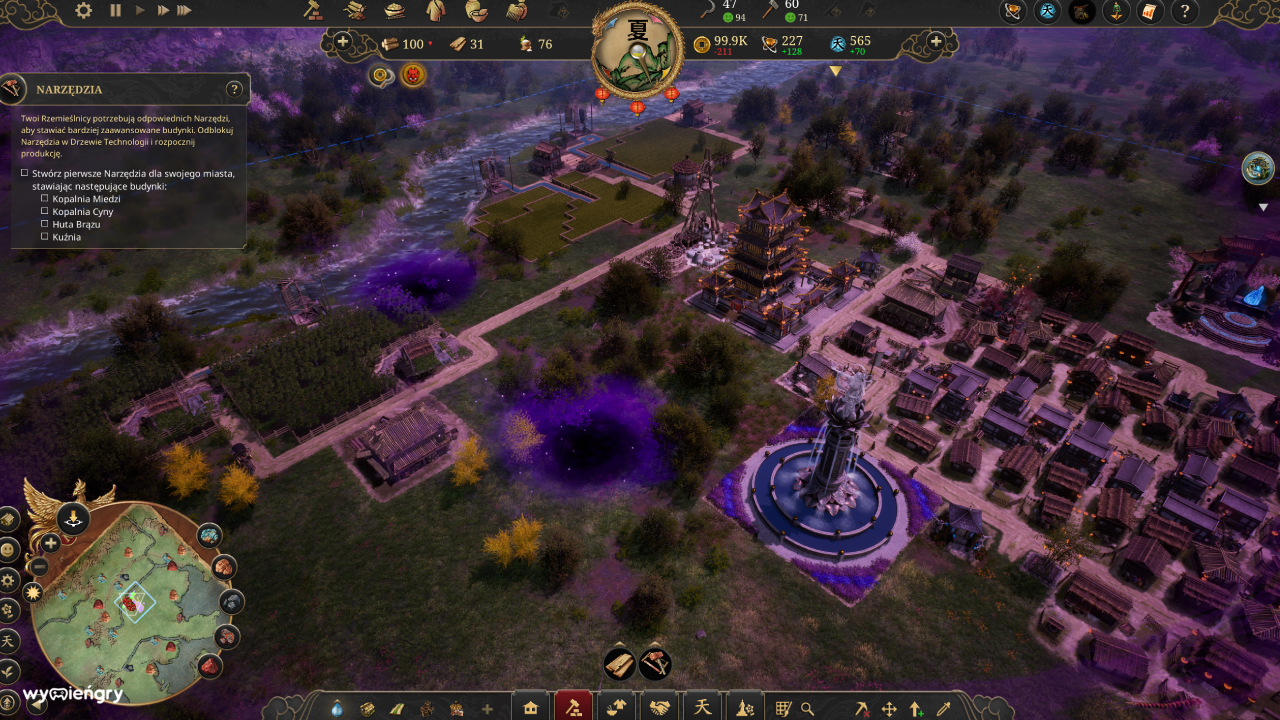This screenshot has width=1280, height=720.
Task: Click the minimap to jump to that location
Action: (x=133, y=600)
